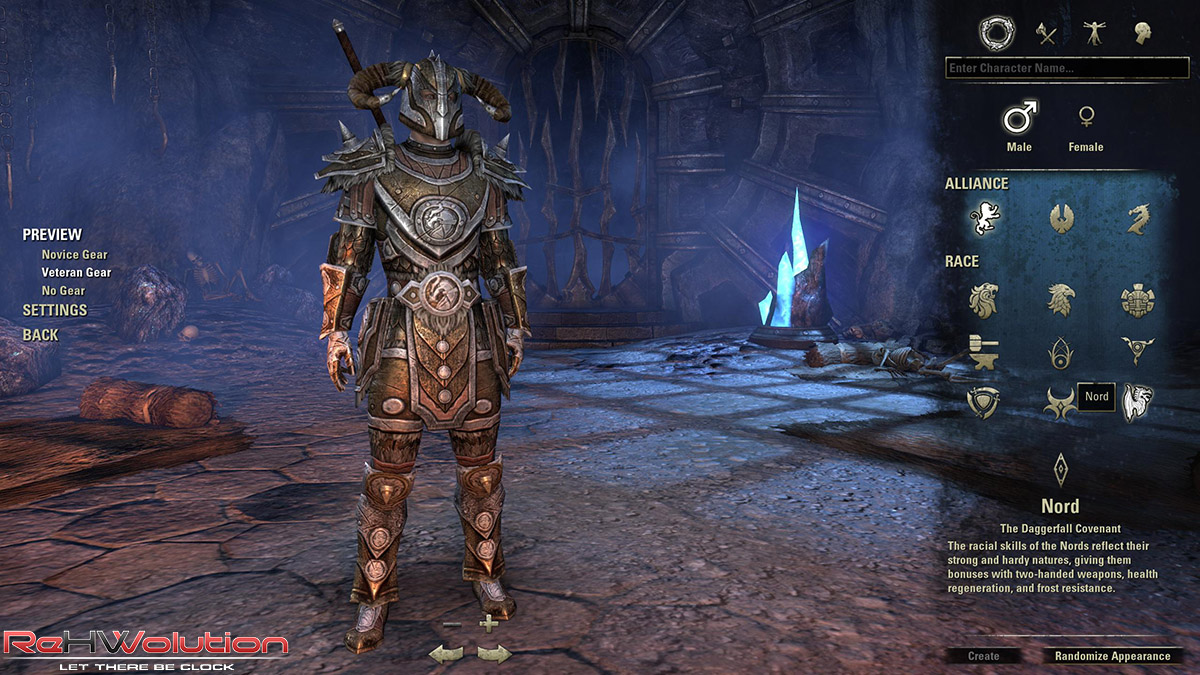Open the class tab with crossed axe and torch
Viewport: 1200px width, 675px height.
click(1046, 33)
